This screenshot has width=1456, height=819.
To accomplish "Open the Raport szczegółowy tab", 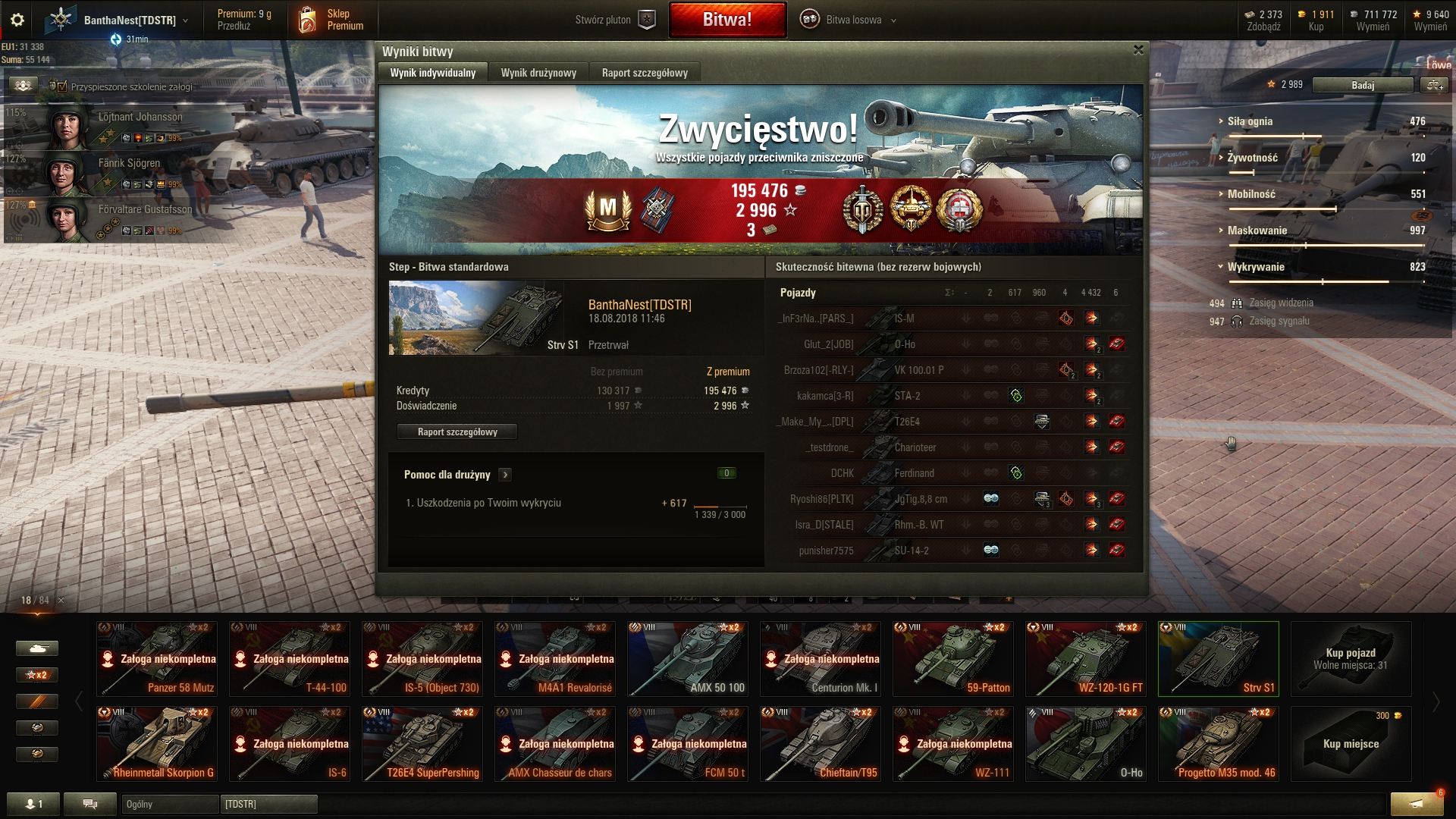I will coord(645,73).
